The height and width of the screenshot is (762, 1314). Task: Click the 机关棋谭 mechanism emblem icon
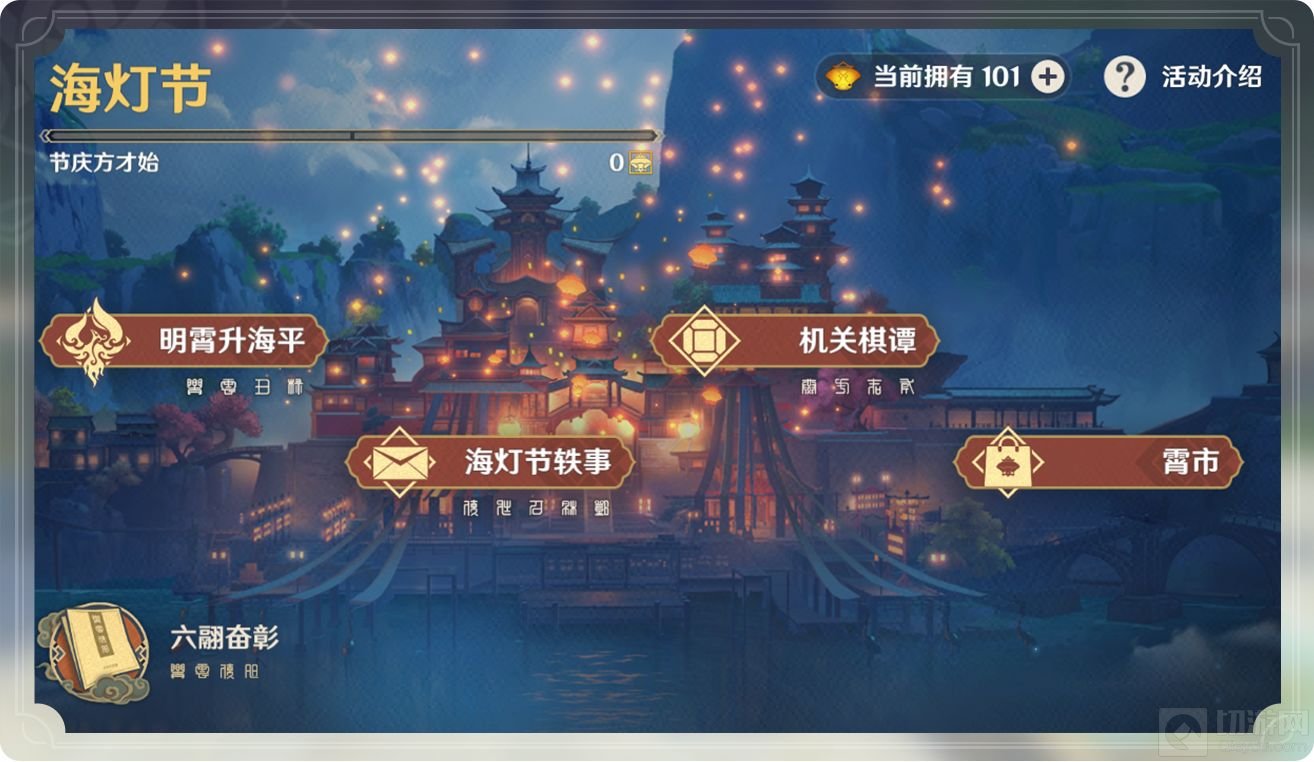click(706, 340)
